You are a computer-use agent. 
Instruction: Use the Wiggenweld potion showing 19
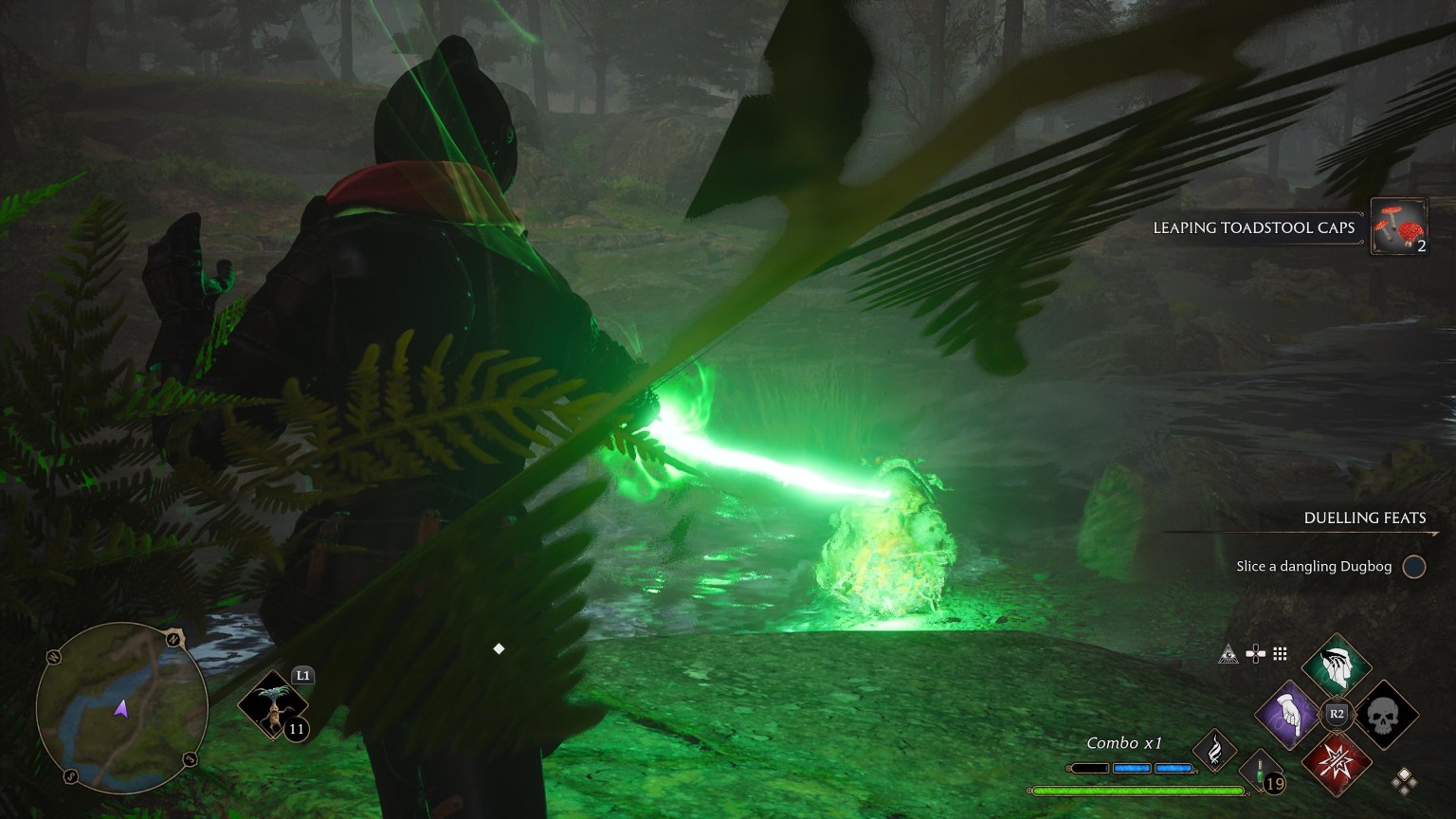point(1260,773)
